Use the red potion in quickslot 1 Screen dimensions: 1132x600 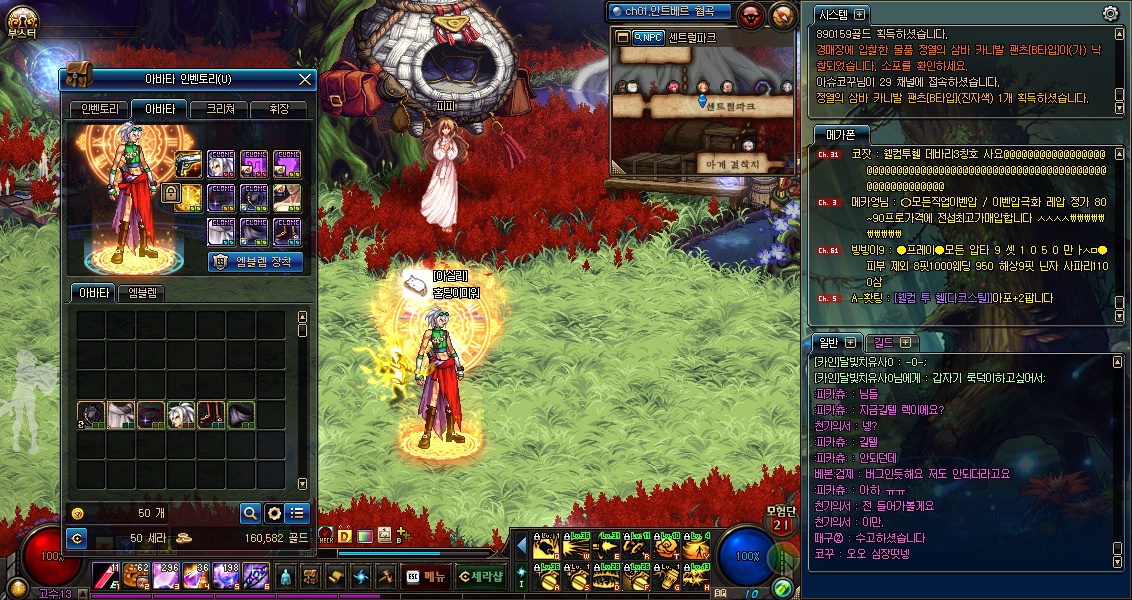pos(108,575)
